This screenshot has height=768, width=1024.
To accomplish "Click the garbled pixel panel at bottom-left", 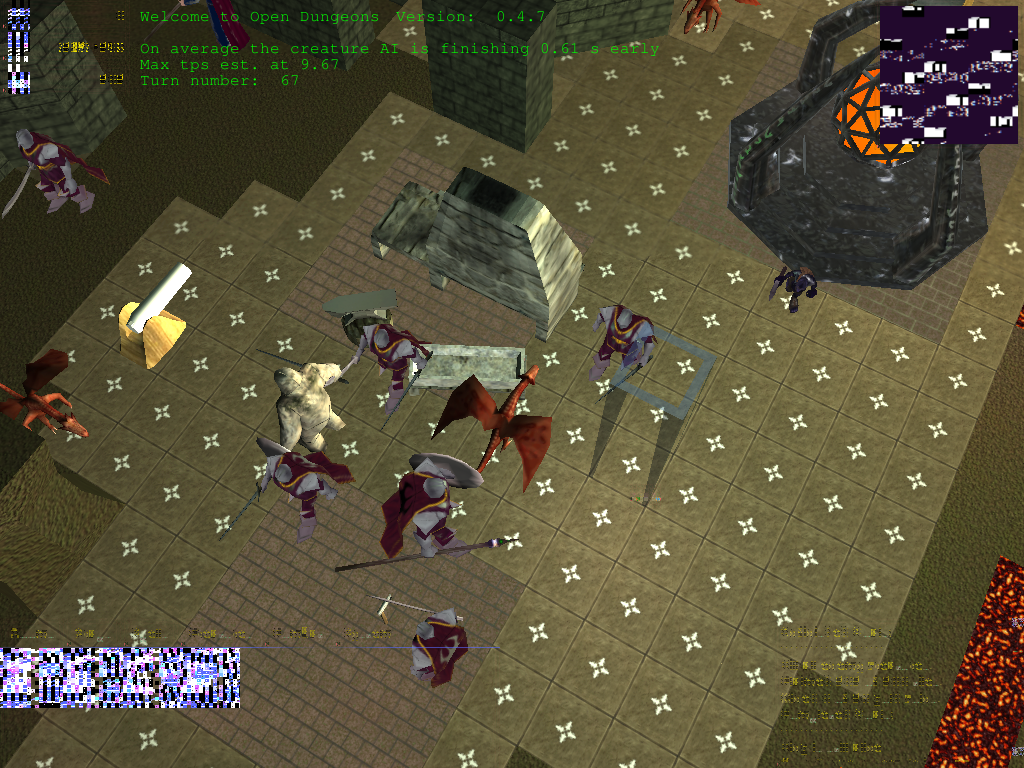I will [x=120, y=677].
